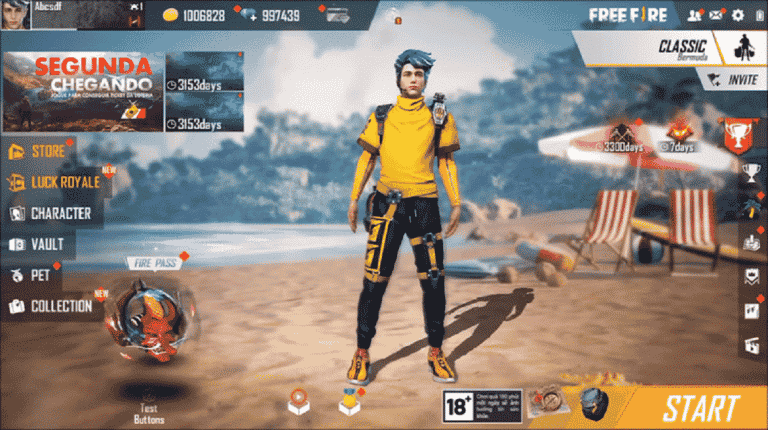The image size is (768, 430).
Task: Open the white trophy icon in sidebar
Action: coord(751,172)
